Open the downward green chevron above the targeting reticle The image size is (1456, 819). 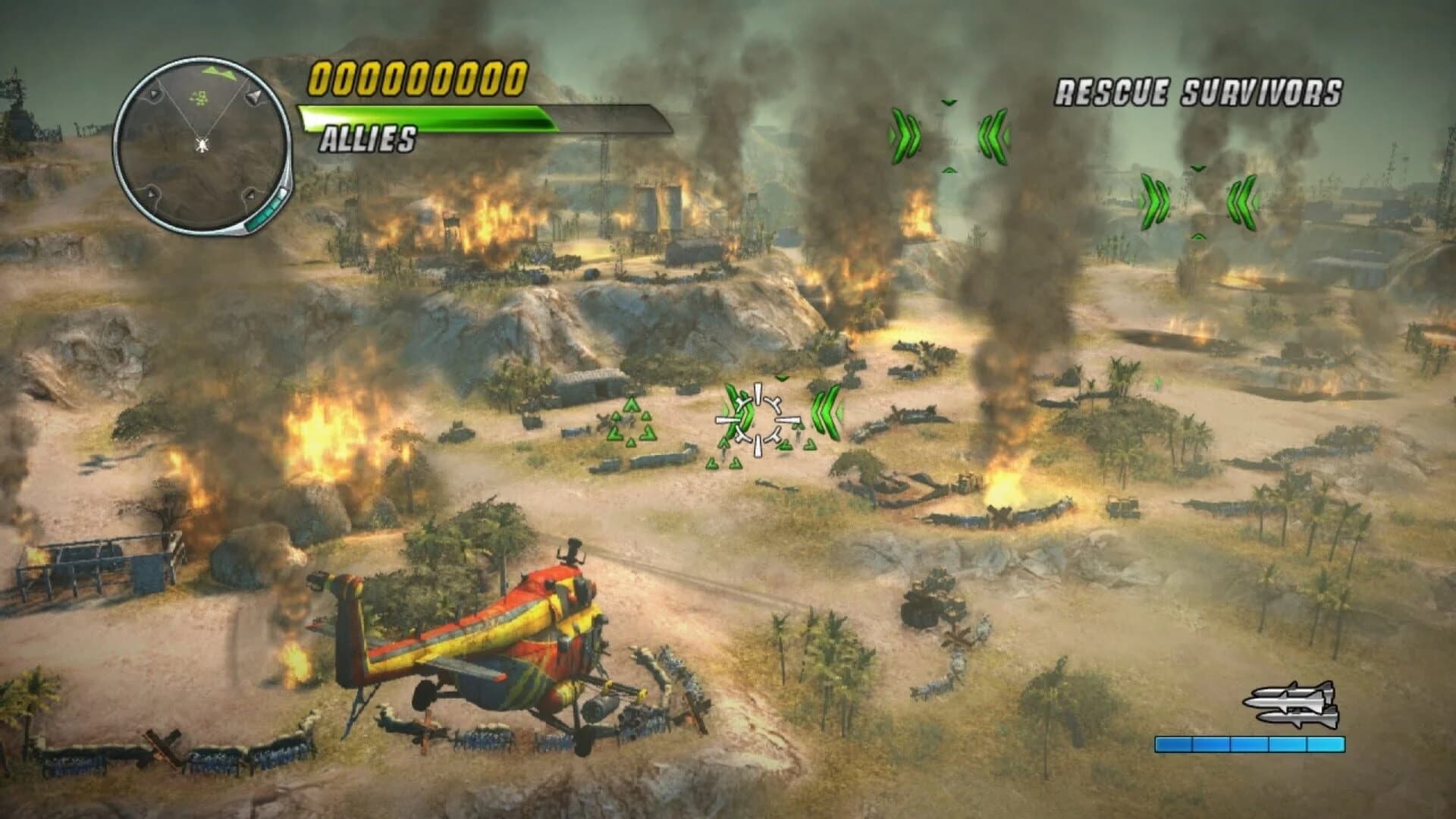coord(781,378)
